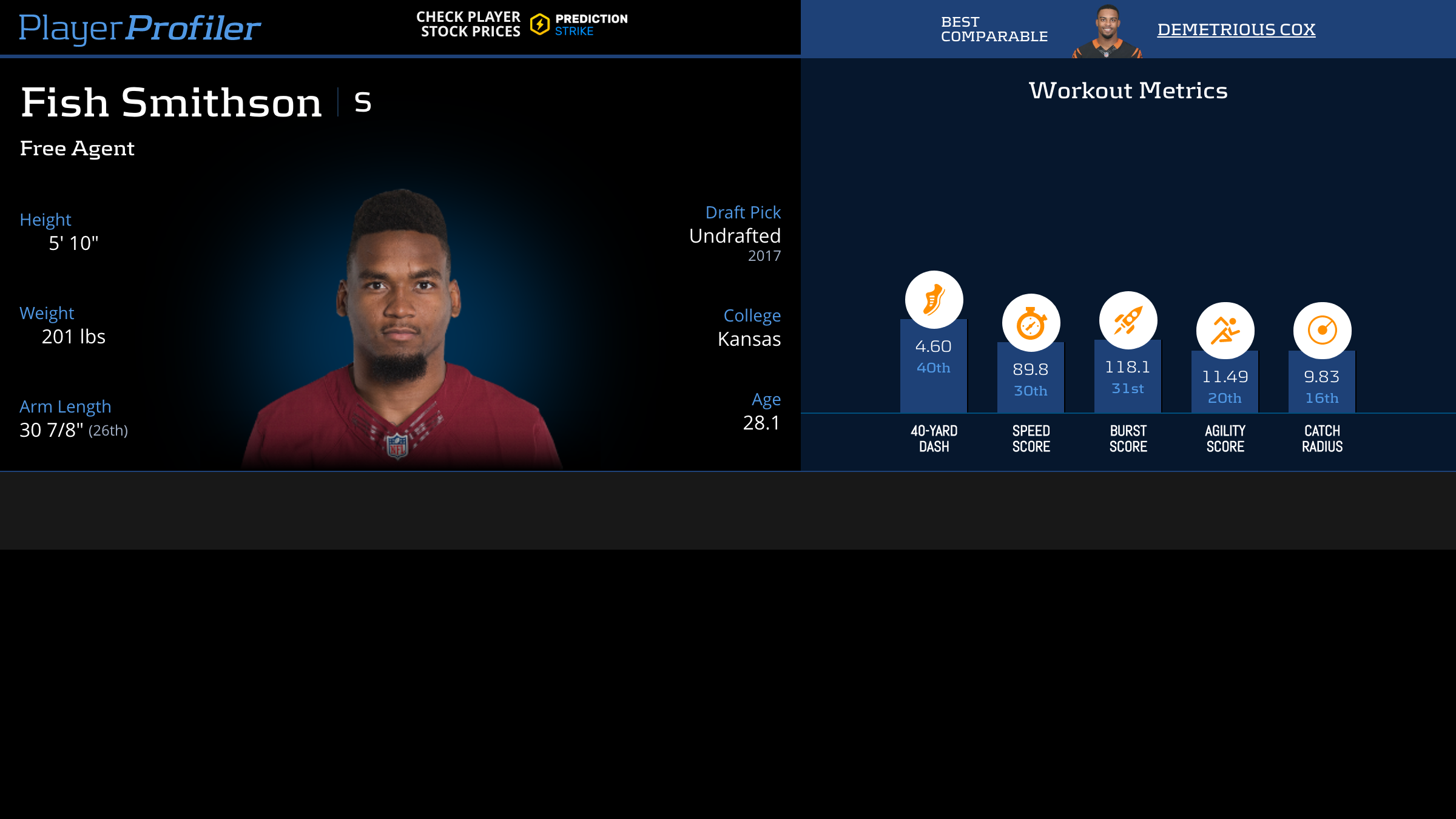
Task: Select the Catch Radius target icon
Action: point(1322,331)
